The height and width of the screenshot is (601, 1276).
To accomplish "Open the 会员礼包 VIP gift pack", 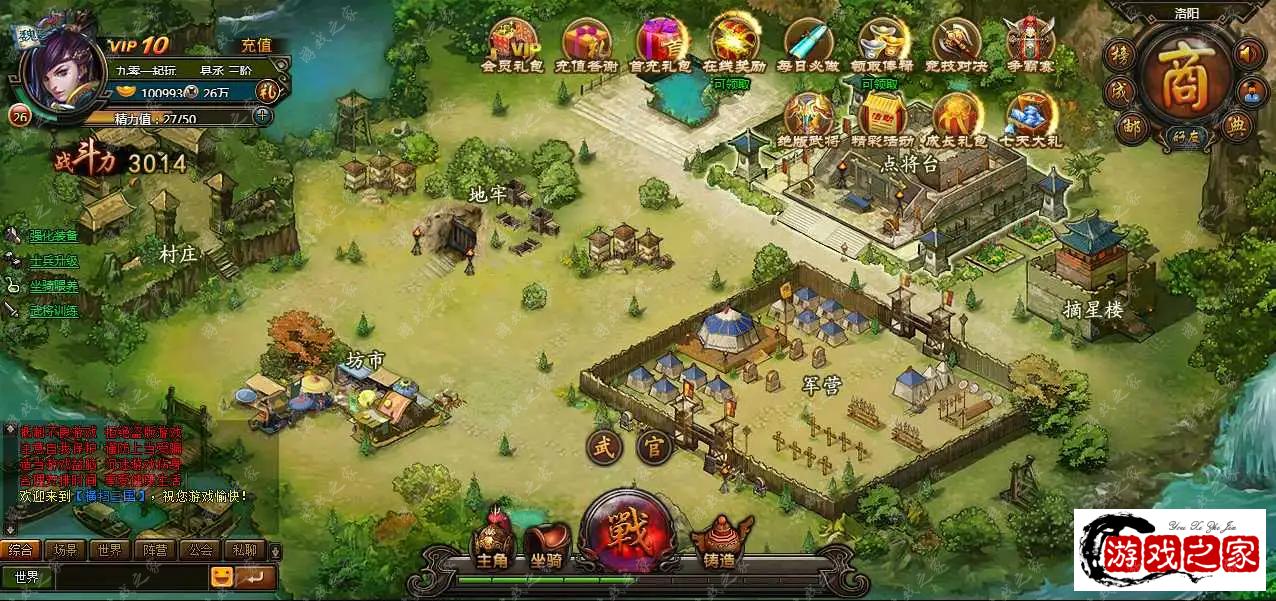I will (x=510, y=42).
